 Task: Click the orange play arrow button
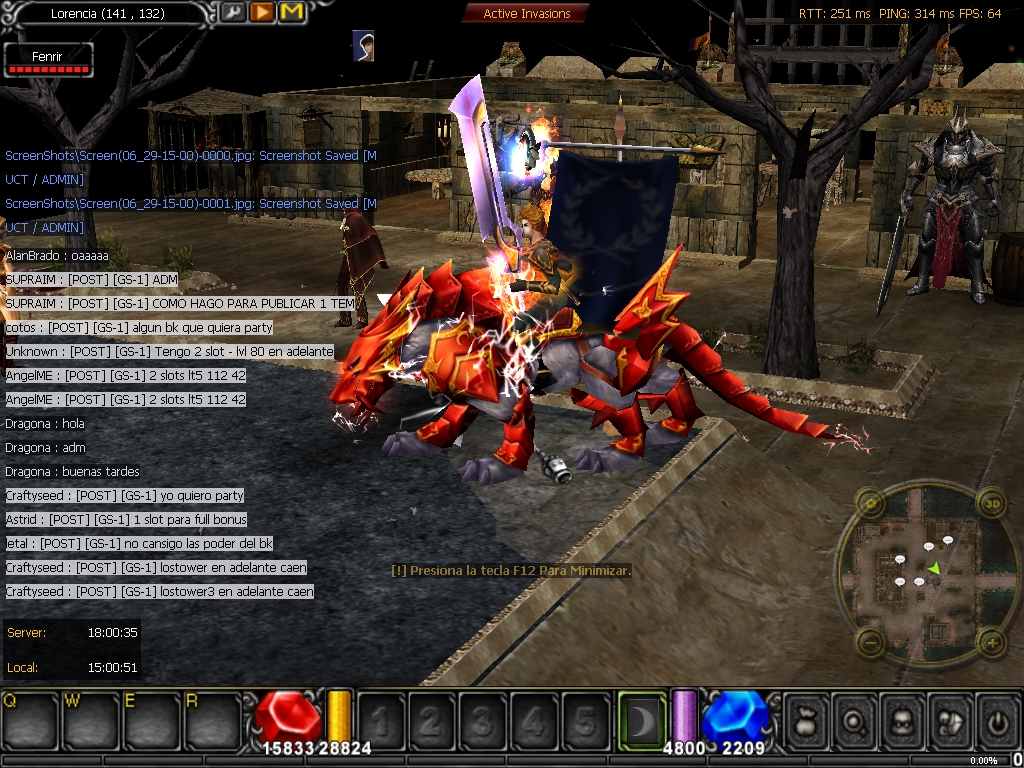click(262, 12)
